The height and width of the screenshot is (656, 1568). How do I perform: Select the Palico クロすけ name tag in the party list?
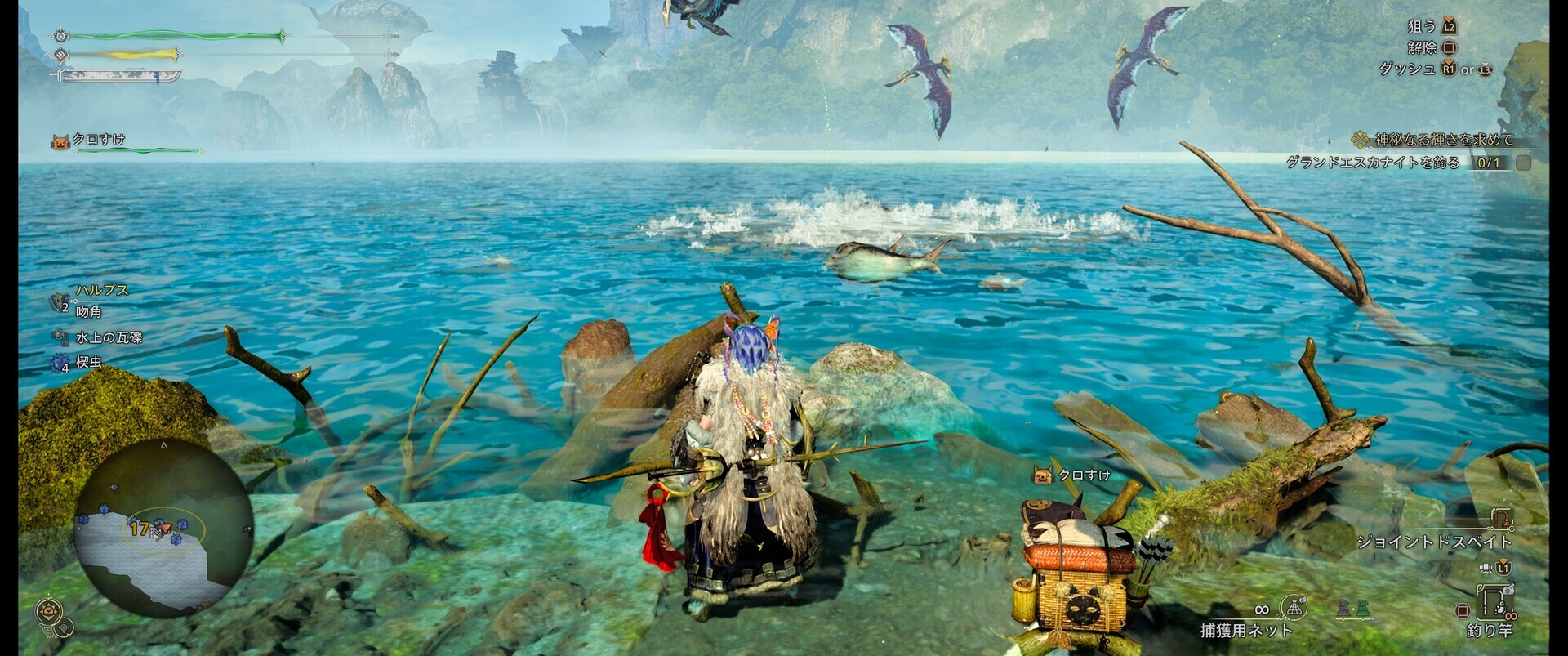(x=98, y=141)
